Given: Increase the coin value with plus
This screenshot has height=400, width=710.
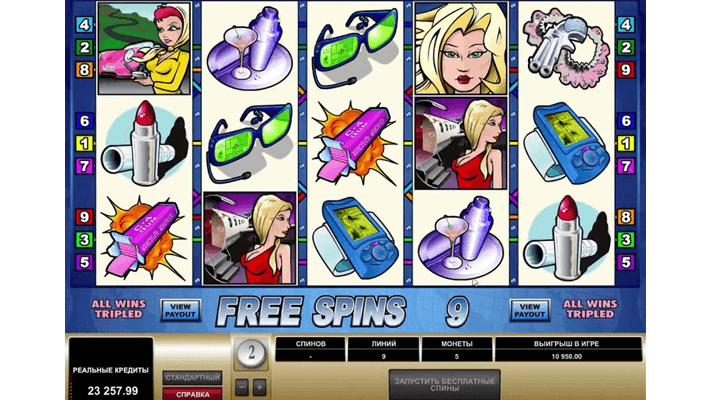Looking at the screenshot, I should coord(259,387).
